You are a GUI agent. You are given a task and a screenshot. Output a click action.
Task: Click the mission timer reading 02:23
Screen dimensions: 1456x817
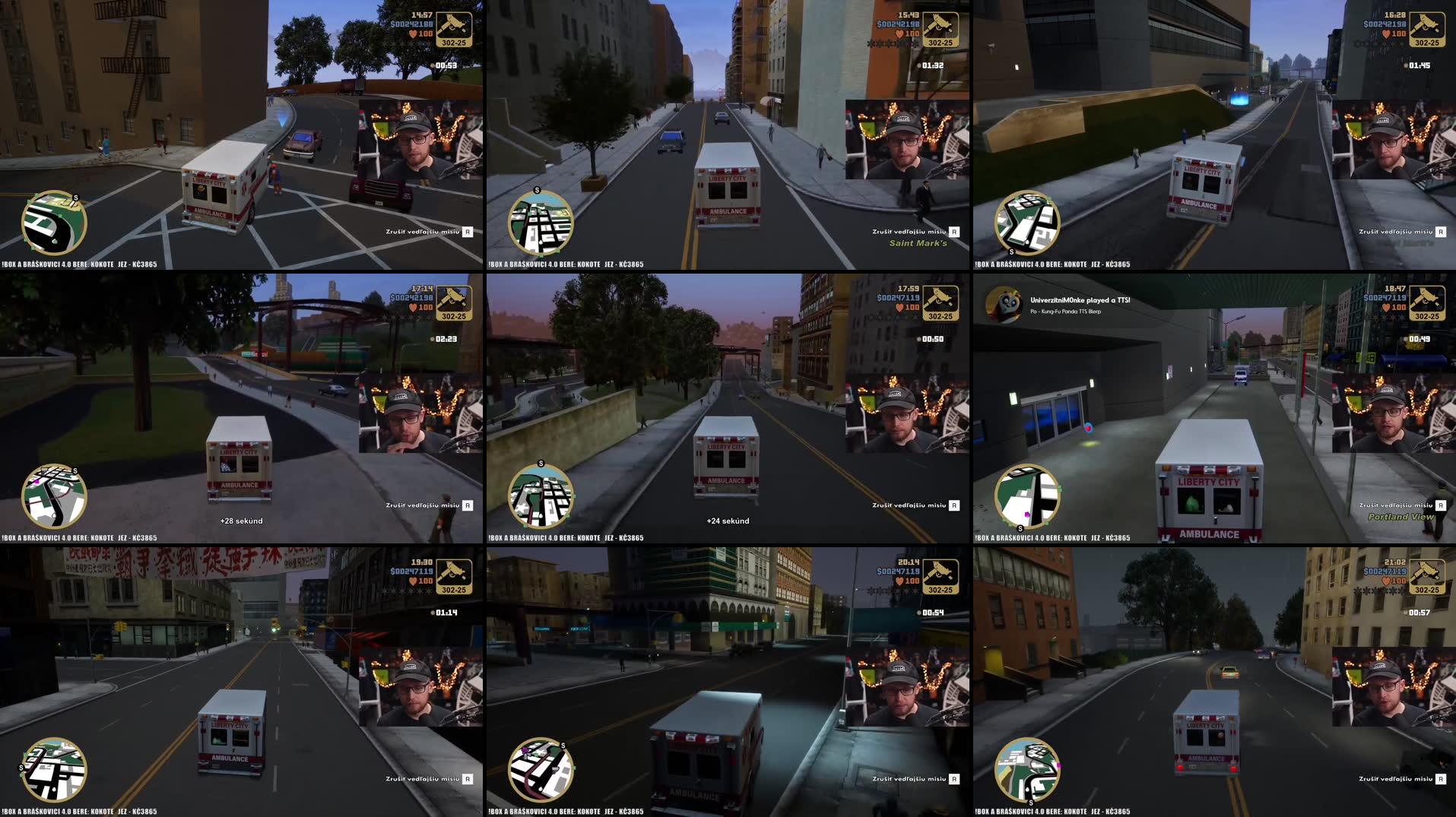448,339
